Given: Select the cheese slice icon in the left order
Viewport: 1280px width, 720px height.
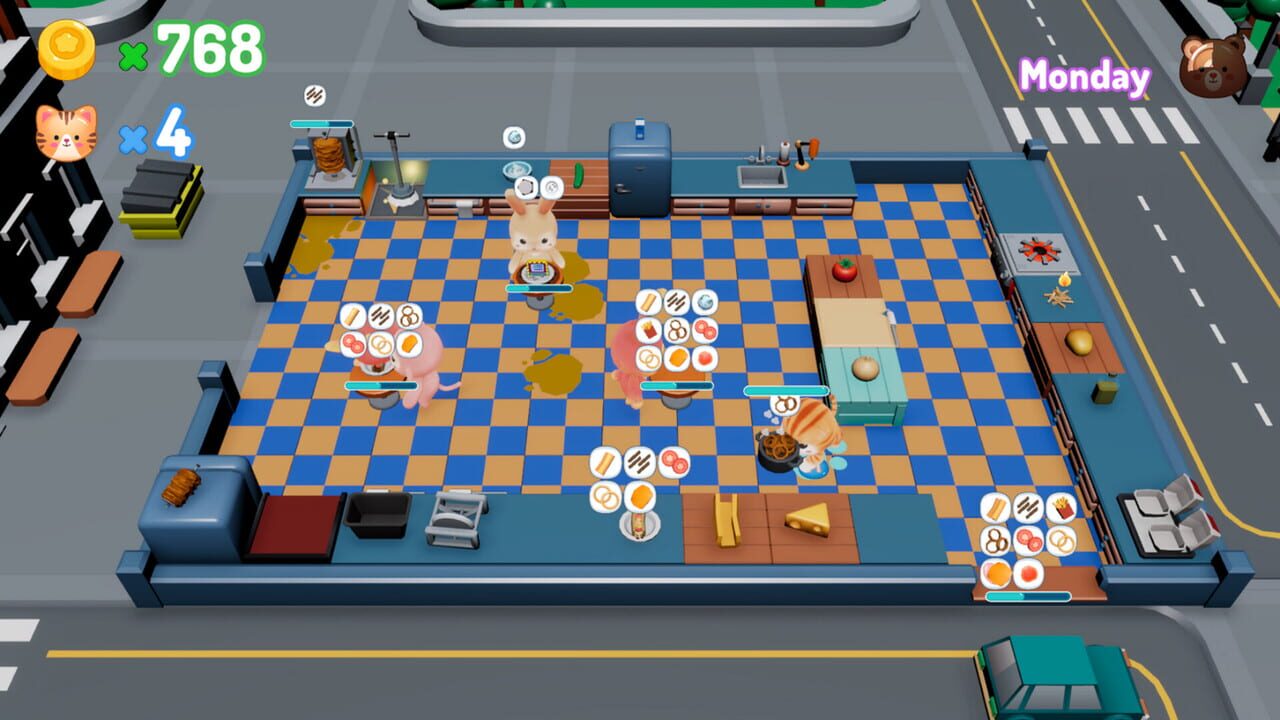Looking at the screenshot, I should click(409, 344).
